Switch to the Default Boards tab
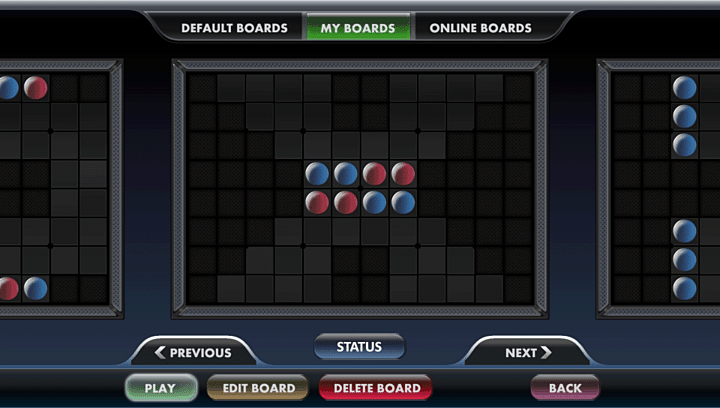Image resolution: width=720 pixels, height=408 pixels. click(x=234, y=28)
